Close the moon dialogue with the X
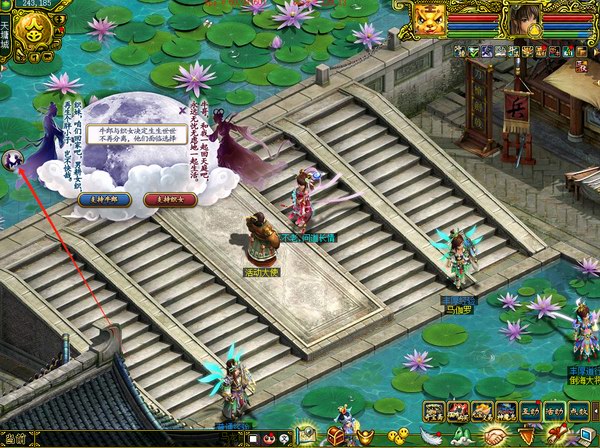The image size is (600, 448). click(182, 102)
